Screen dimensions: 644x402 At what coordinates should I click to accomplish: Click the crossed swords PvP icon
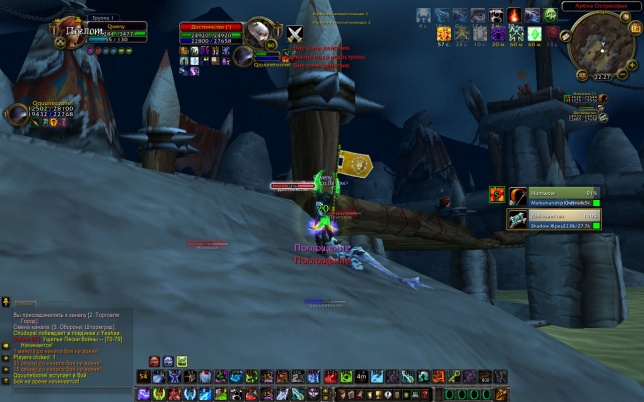tap(295, 34)
